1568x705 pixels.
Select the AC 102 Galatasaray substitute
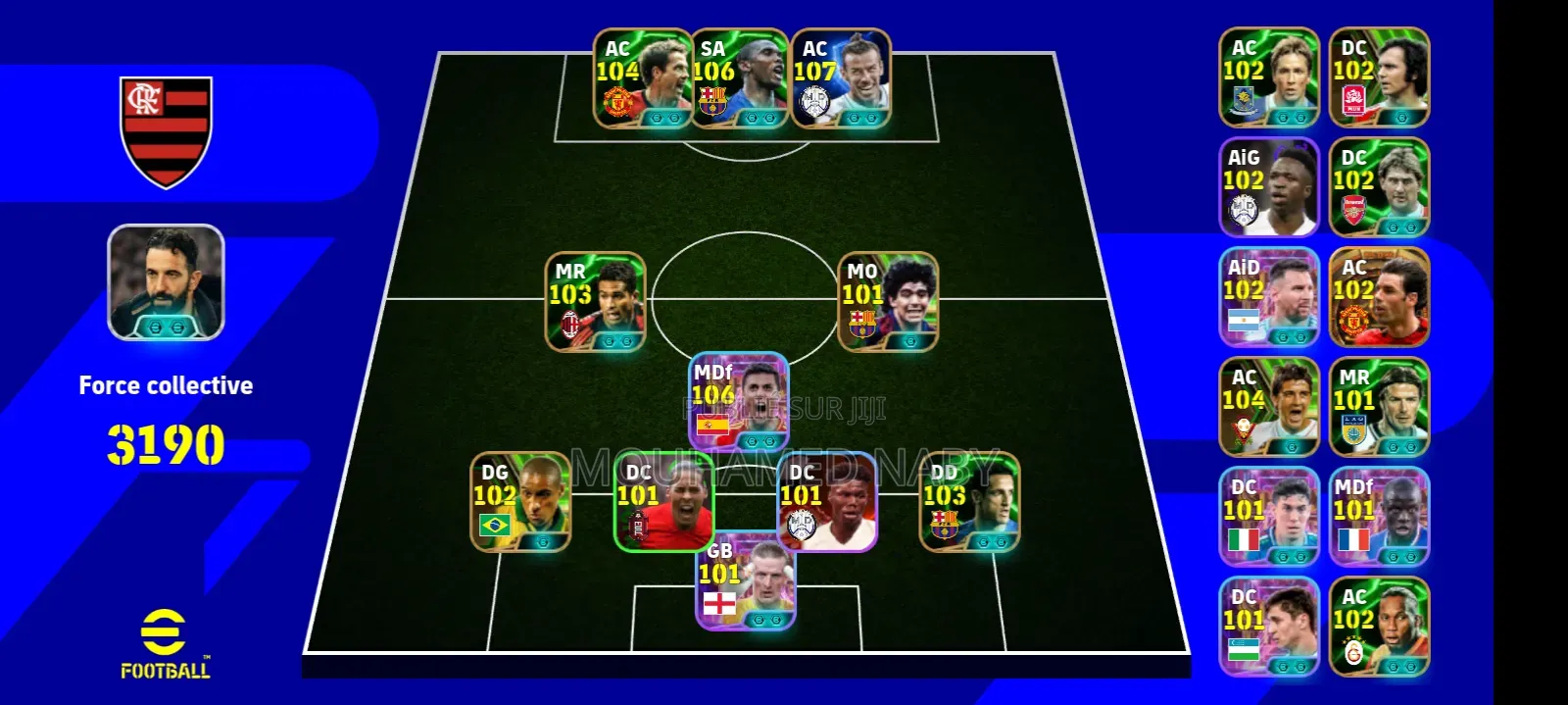[x=1379, y=627]
